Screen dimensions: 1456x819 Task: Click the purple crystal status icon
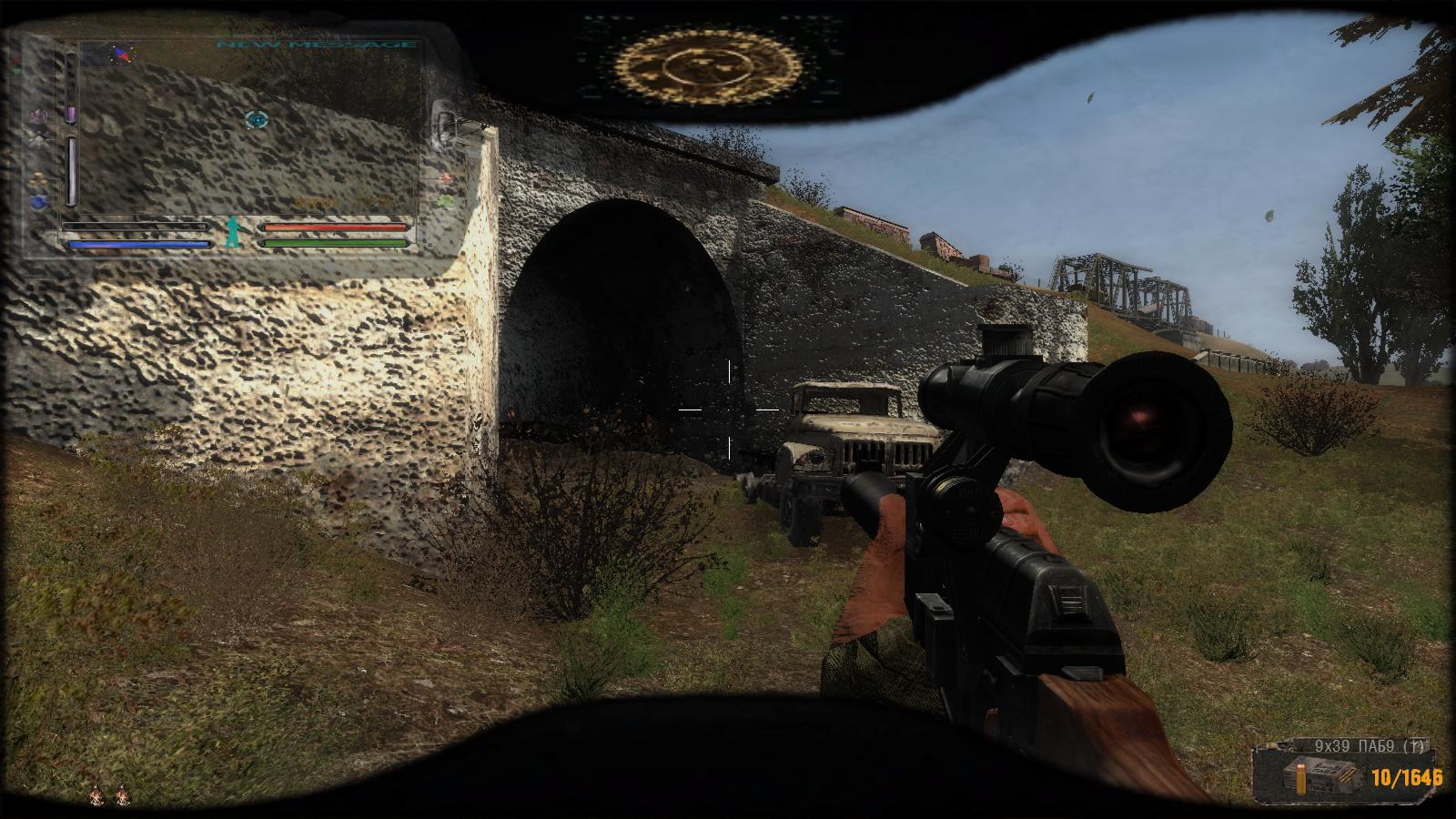pyautogui.click(x=39, y=116)
